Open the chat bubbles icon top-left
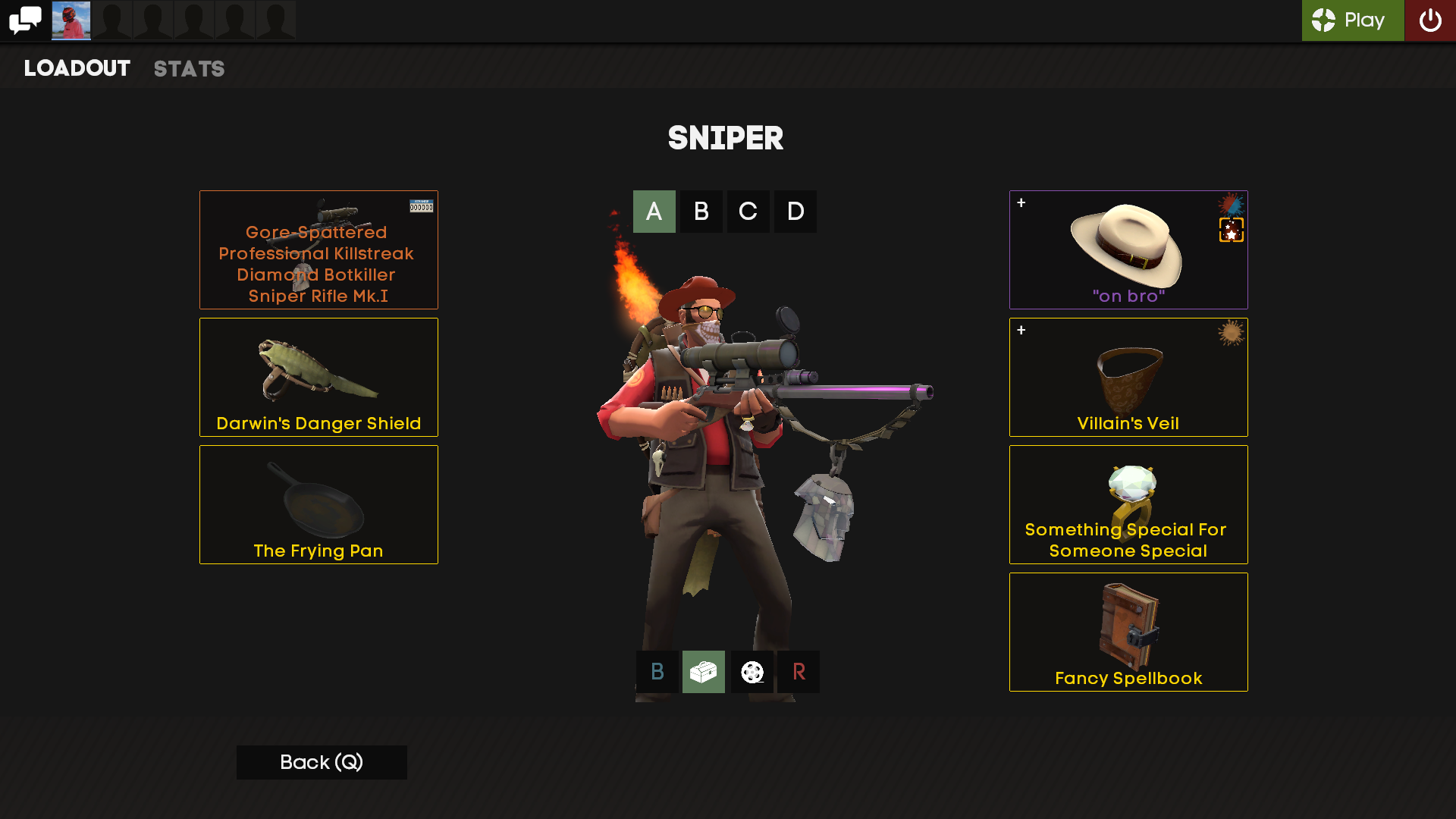Screen dimensions: 1456x819 click(25, 20)
